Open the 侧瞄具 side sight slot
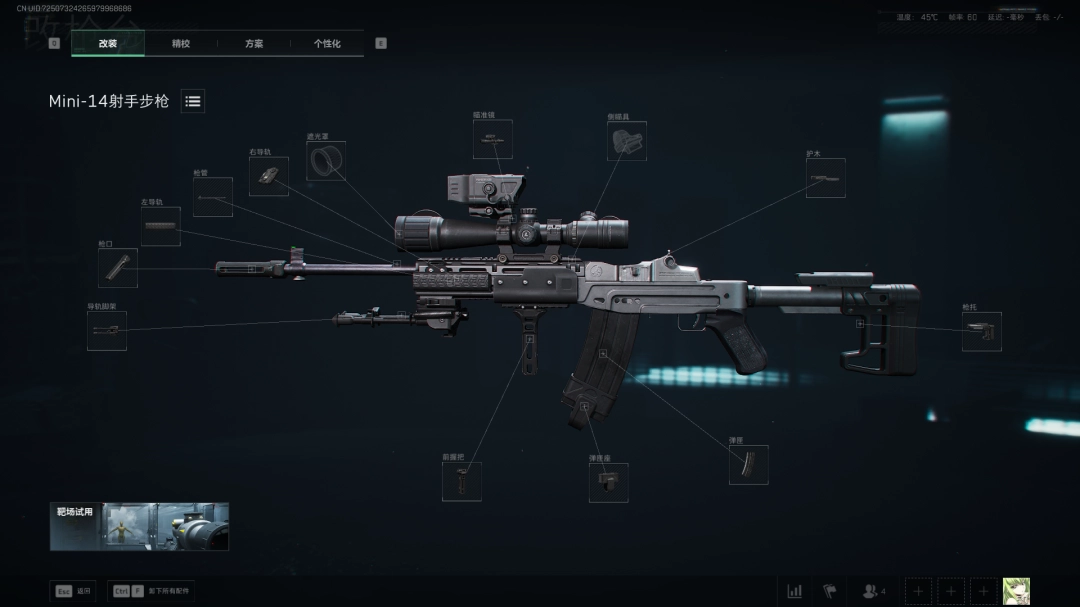This screenshot has height=607, width=1080. point(626,141)
